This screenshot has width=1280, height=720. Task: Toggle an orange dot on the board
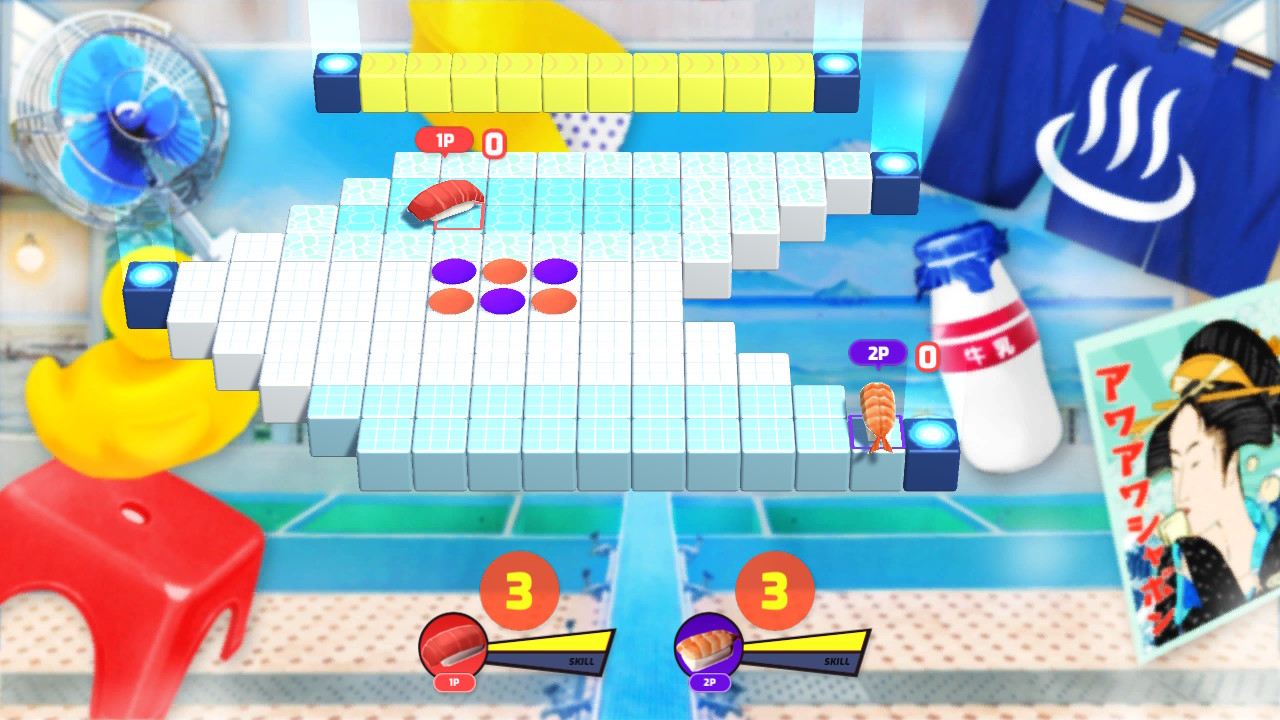(503, 267)
